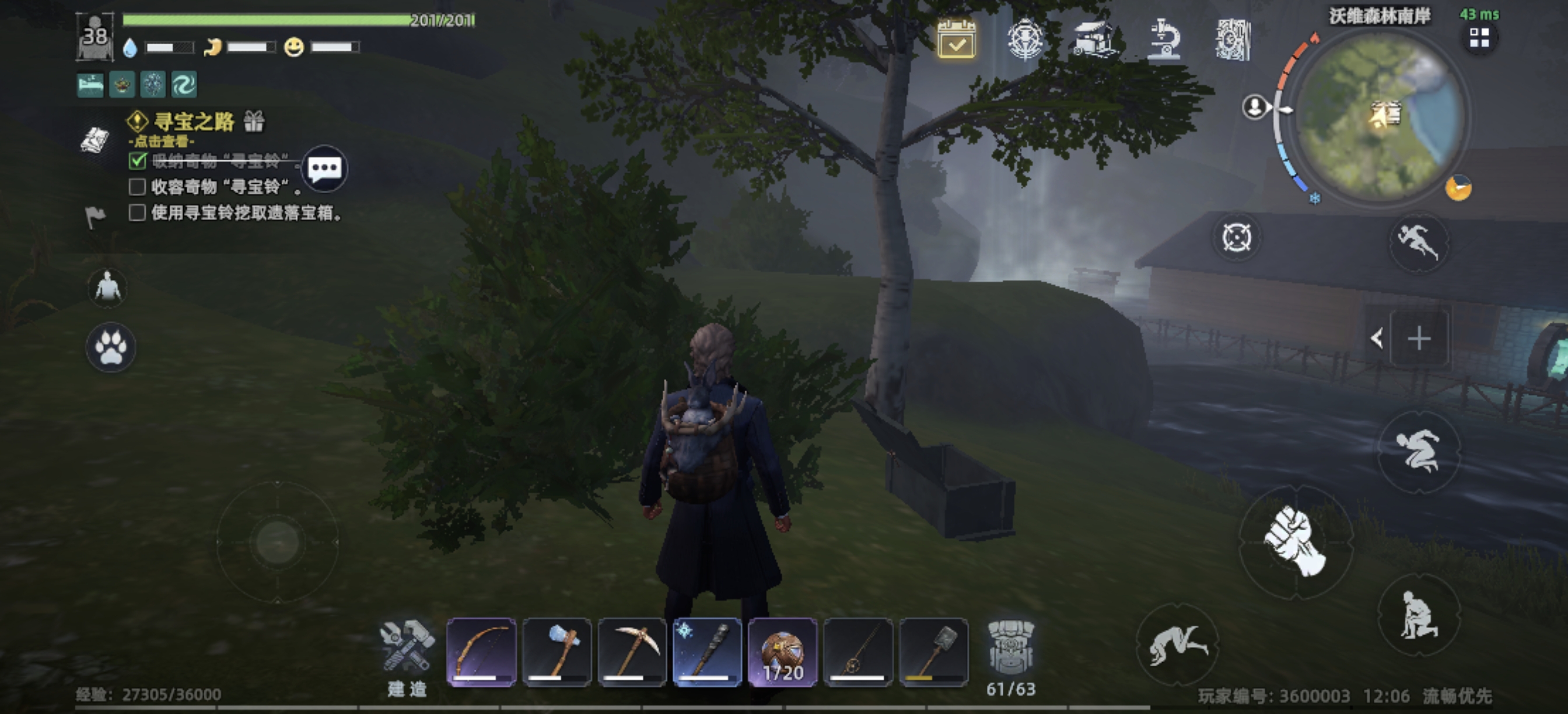The height and width of the screenshot is (714, 1568).
Task: Open the 建造 build menu
Action: click(407, 655)
